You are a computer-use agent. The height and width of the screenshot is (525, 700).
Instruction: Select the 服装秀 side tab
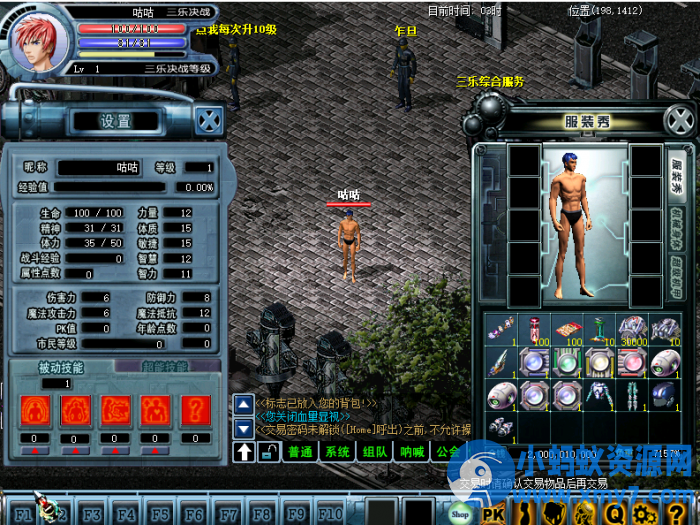pos(676,176)
